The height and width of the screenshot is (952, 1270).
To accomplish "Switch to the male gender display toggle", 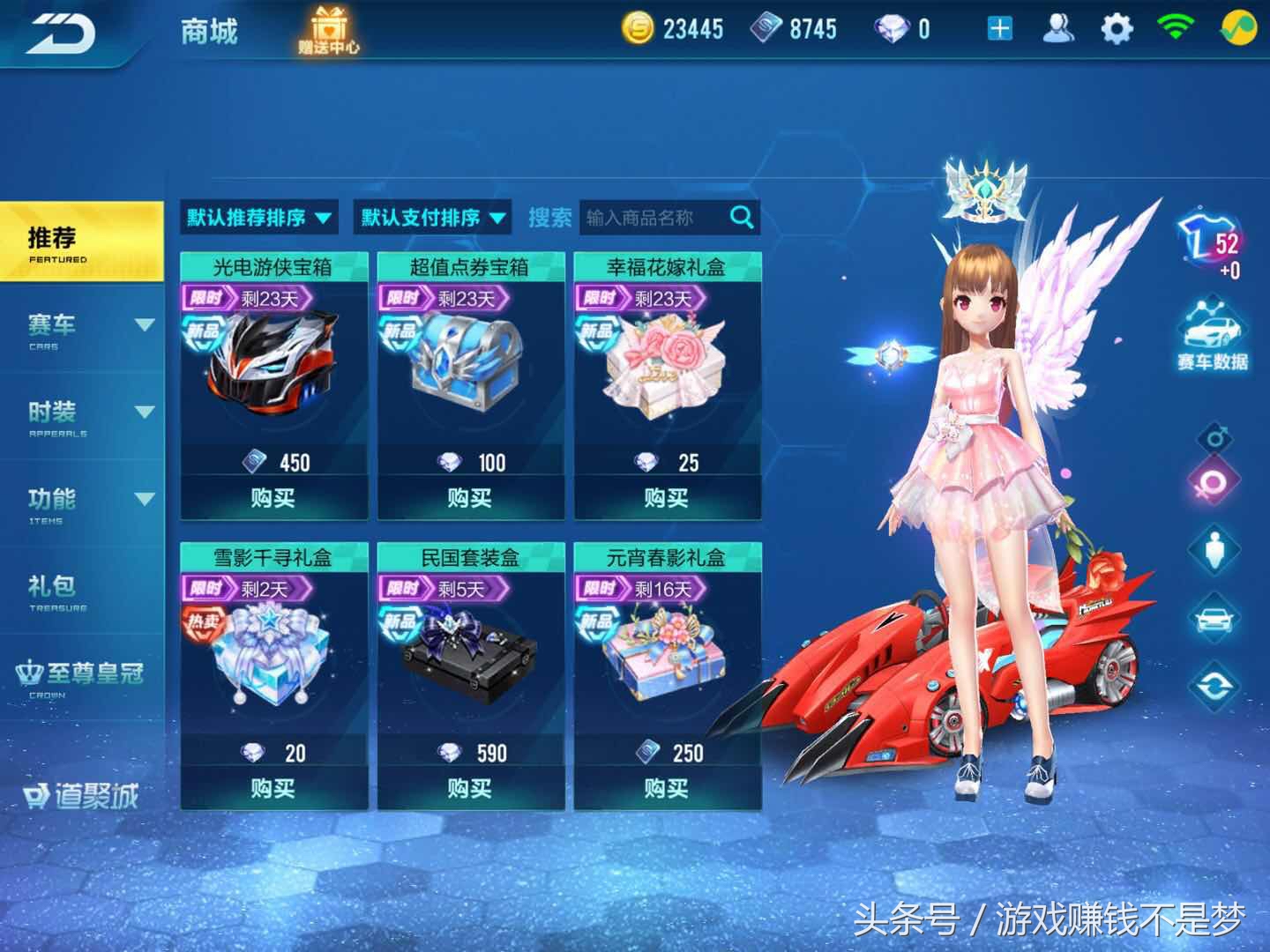I will pyautogui.click(x=1215, y=435).
